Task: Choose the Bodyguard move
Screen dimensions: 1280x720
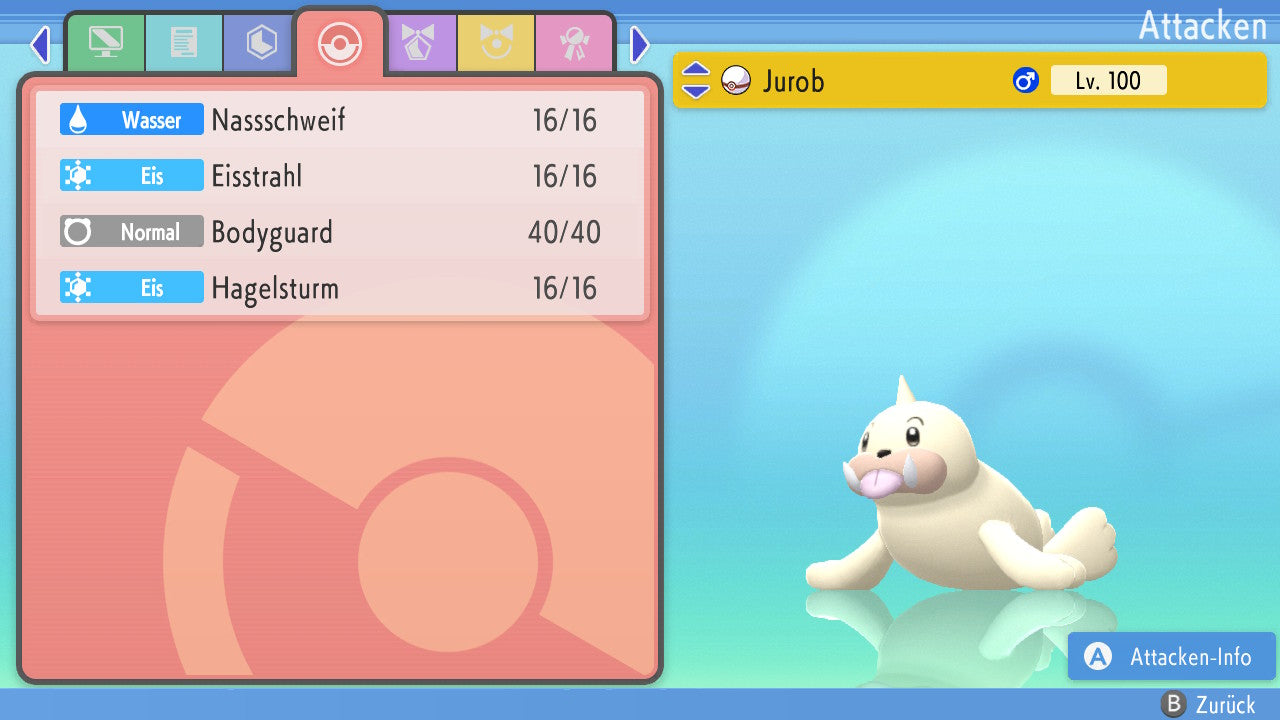Action: [340, 232]
